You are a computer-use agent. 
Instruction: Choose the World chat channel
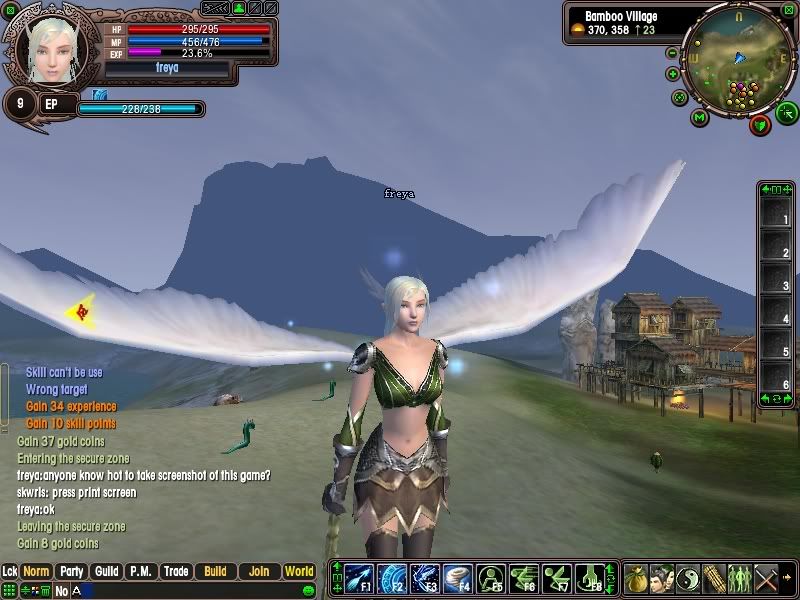tap(299, 572)
